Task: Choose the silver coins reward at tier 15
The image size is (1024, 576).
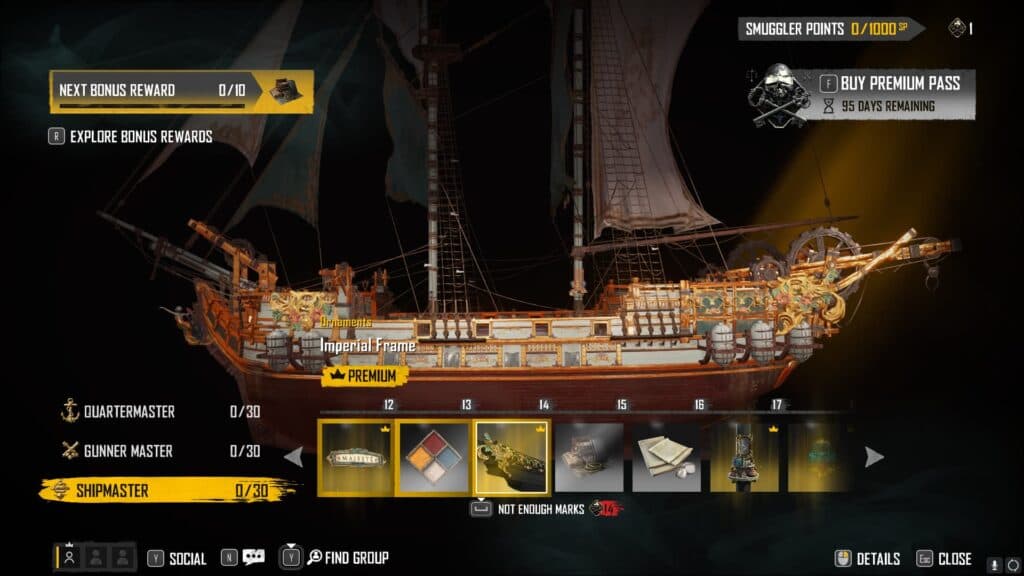Action: click(x=589, y=457)
